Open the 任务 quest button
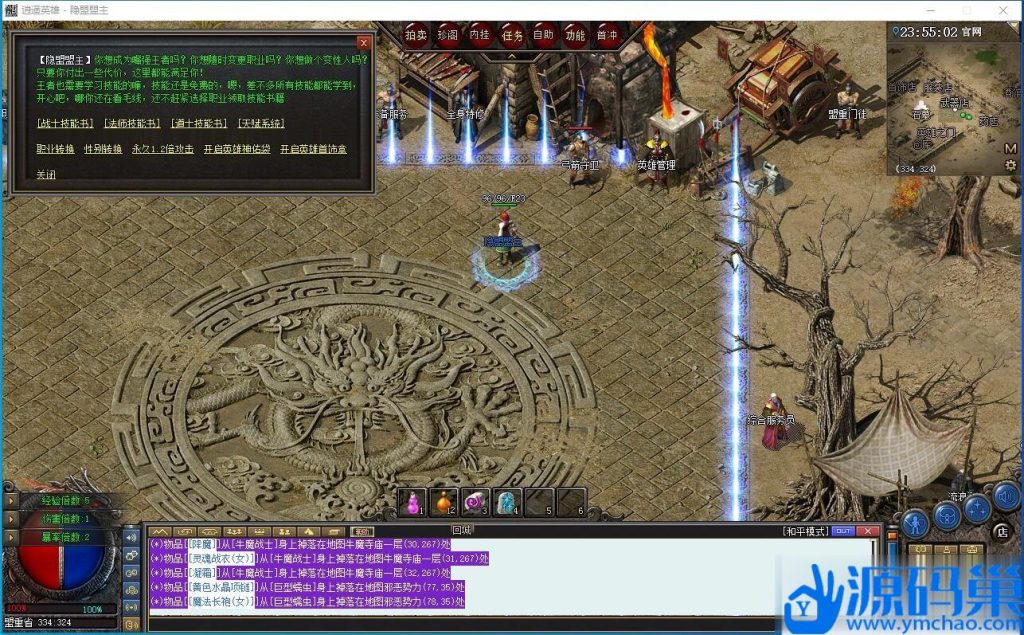This screenshot has height=635, width=1024. point(512,35)
